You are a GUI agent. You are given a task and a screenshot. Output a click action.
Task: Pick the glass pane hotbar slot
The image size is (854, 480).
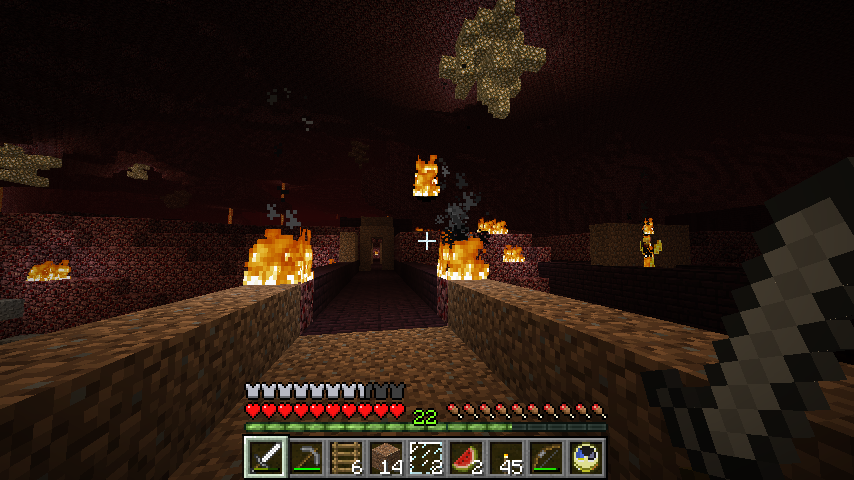pyautogui.click(x=426, y=458)
